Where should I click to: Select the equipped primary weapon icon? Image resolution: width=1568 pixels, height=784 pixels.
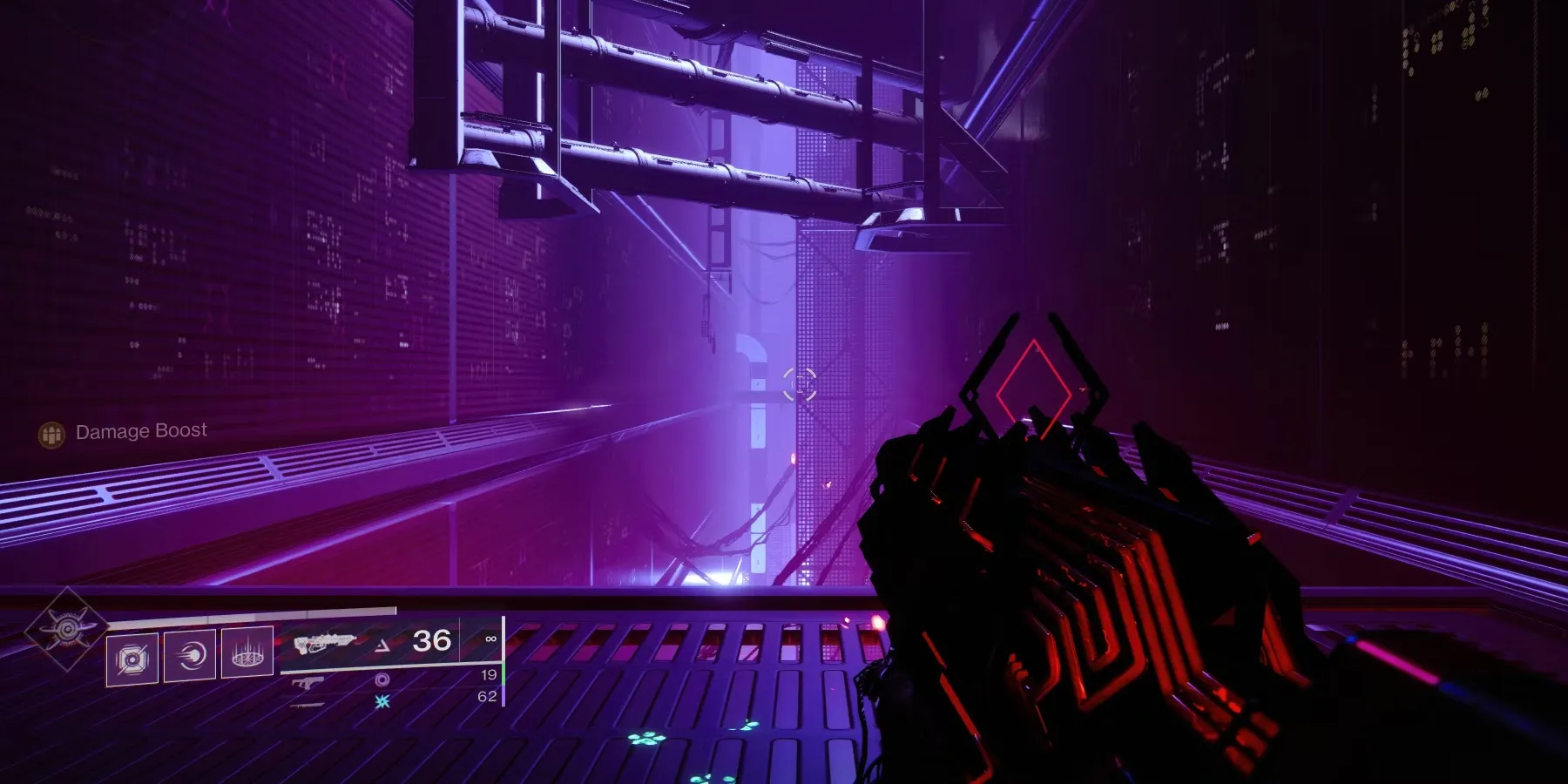tap(324, 644)
